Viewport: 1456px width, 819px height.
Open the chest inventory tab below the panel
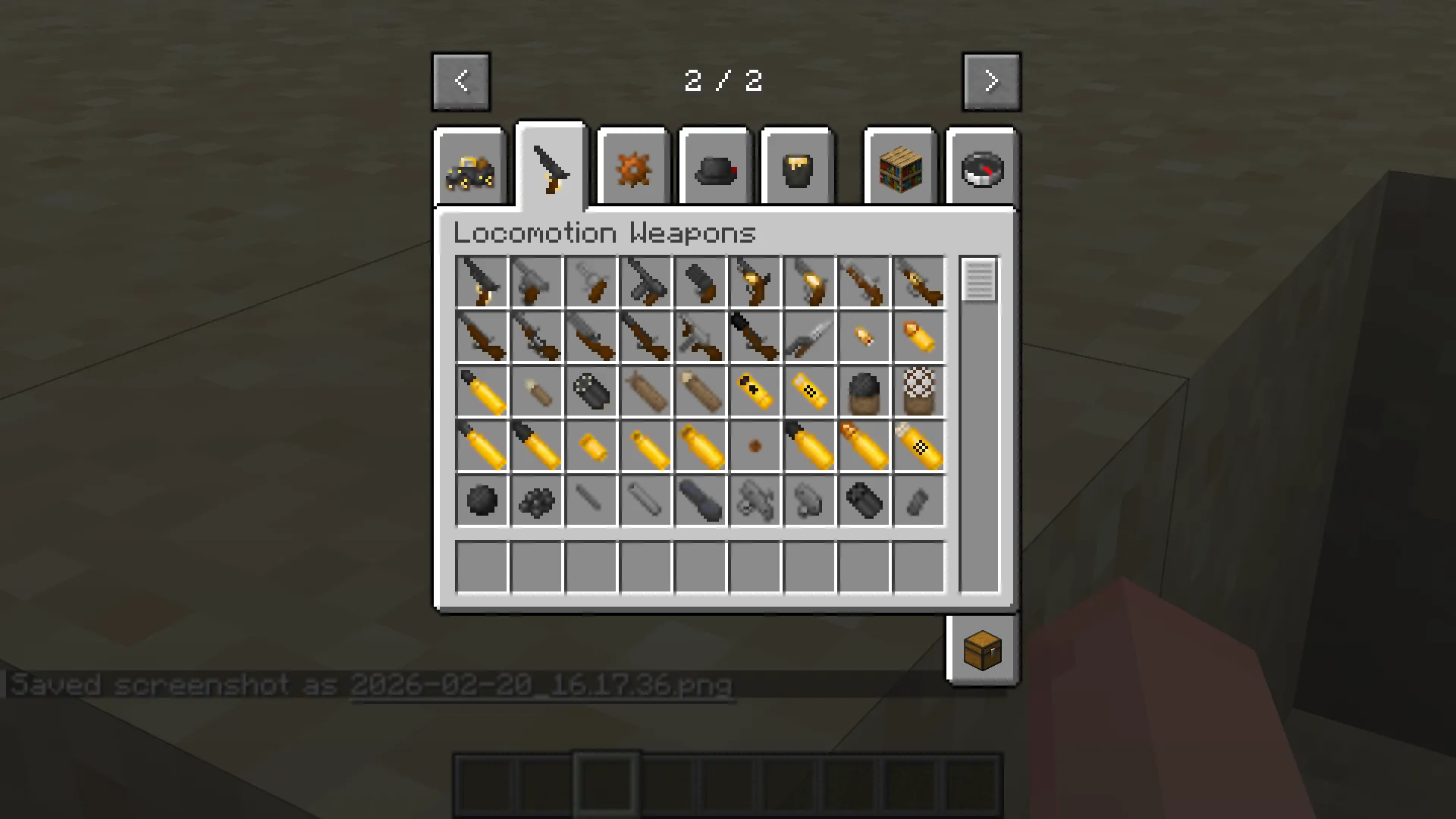coord(982,650)
